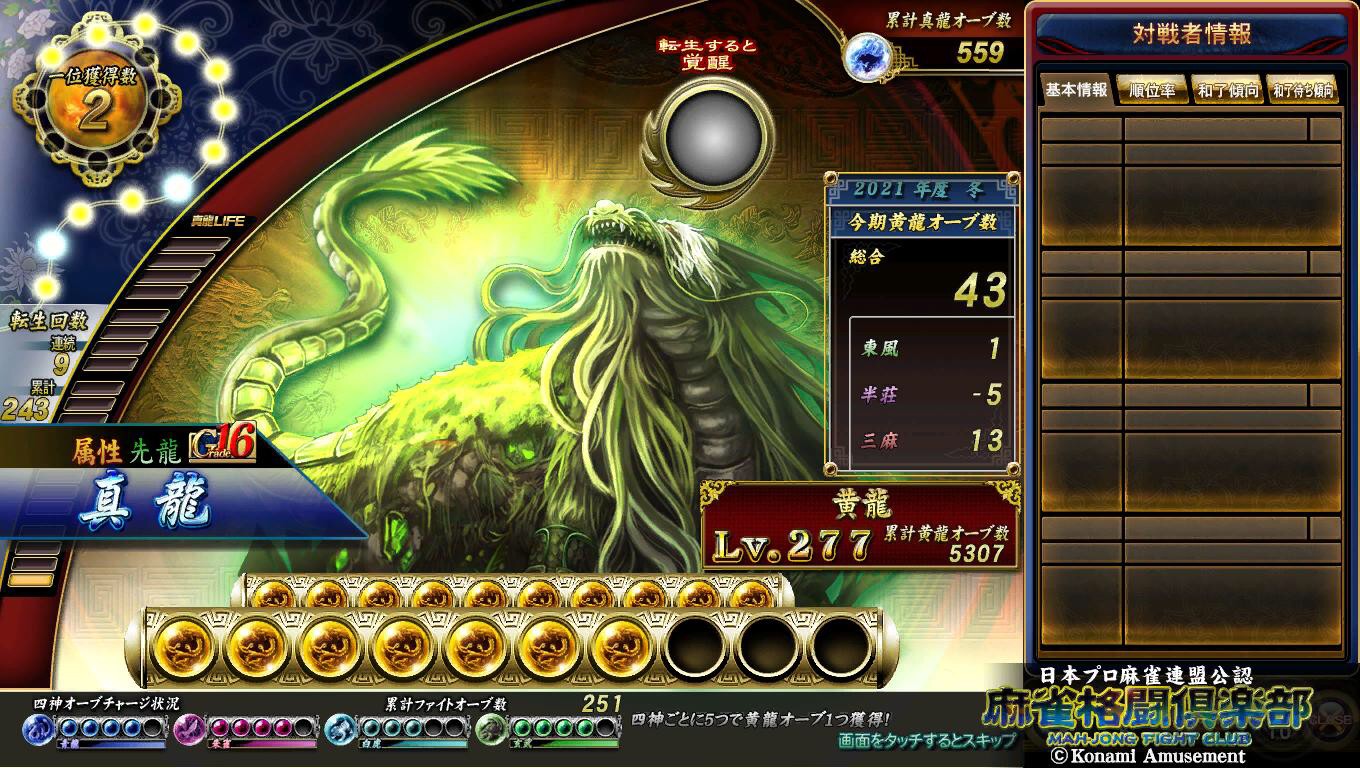Select the 基本情報 tab
The image size is (1360, 768).
coord(1077,90)
